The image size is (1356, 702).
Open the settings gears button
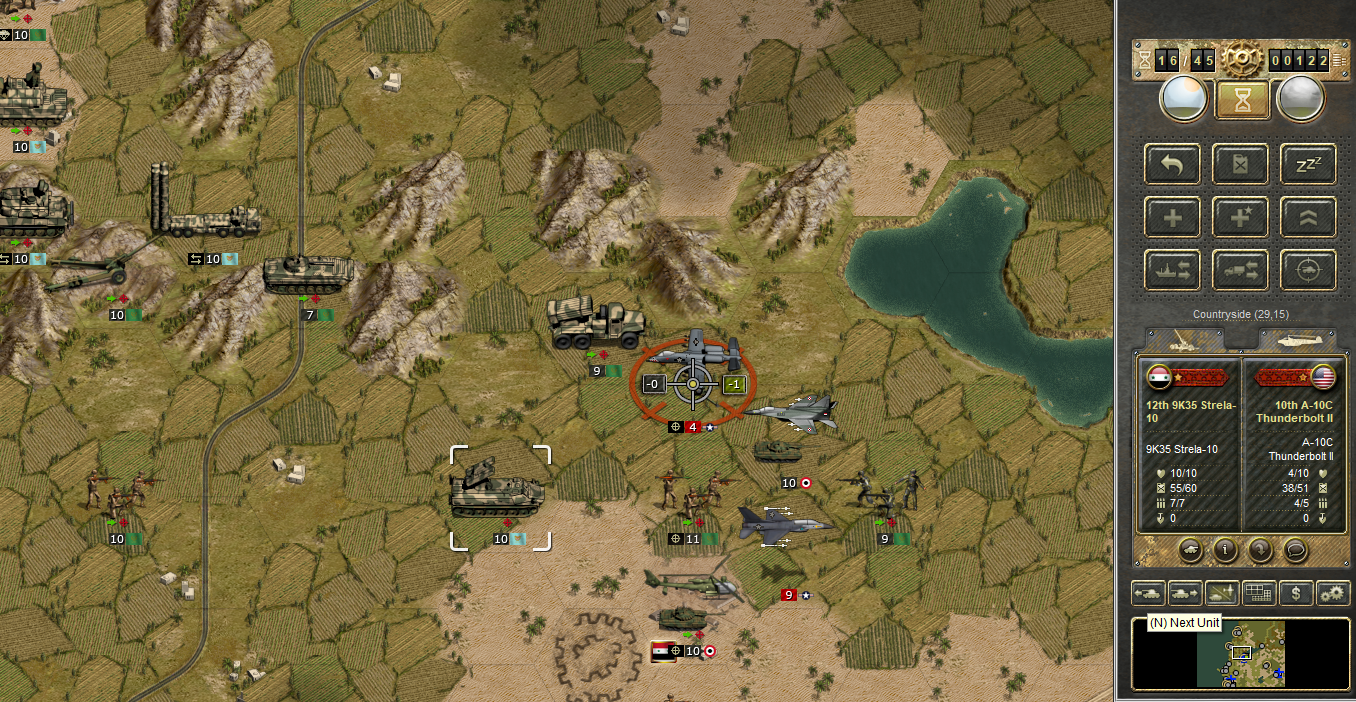[x=1333, y=593]
